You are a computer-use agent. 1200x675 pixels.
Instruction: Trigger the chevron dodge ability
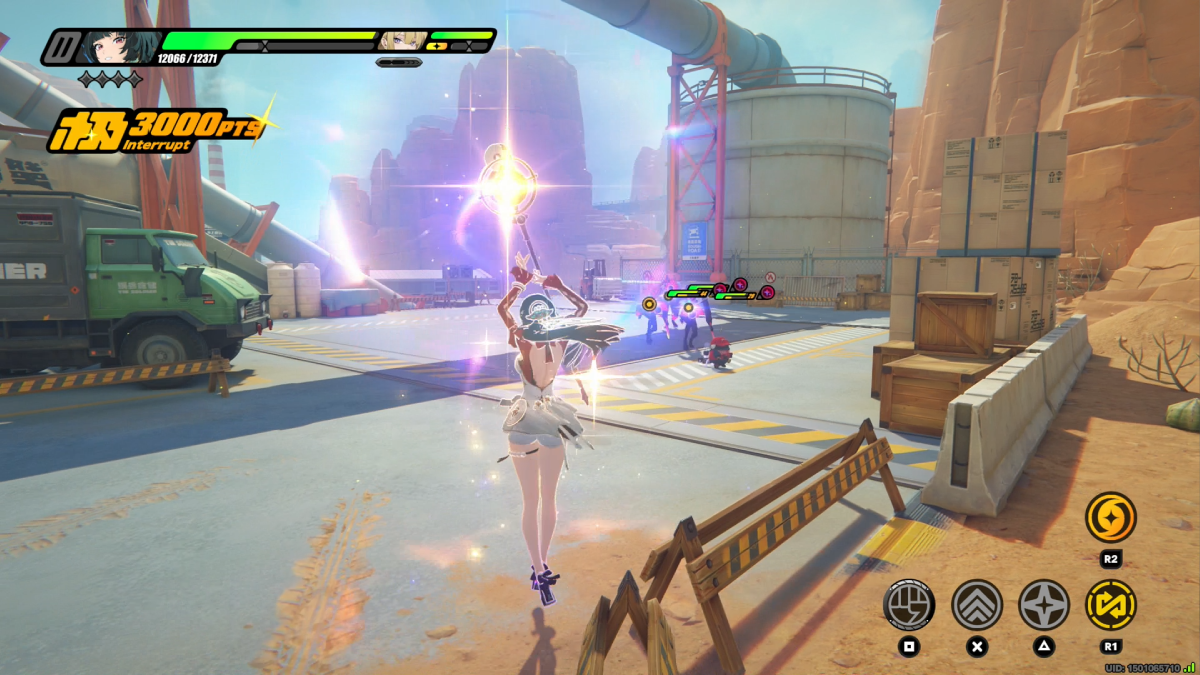(x=977, y=604)
